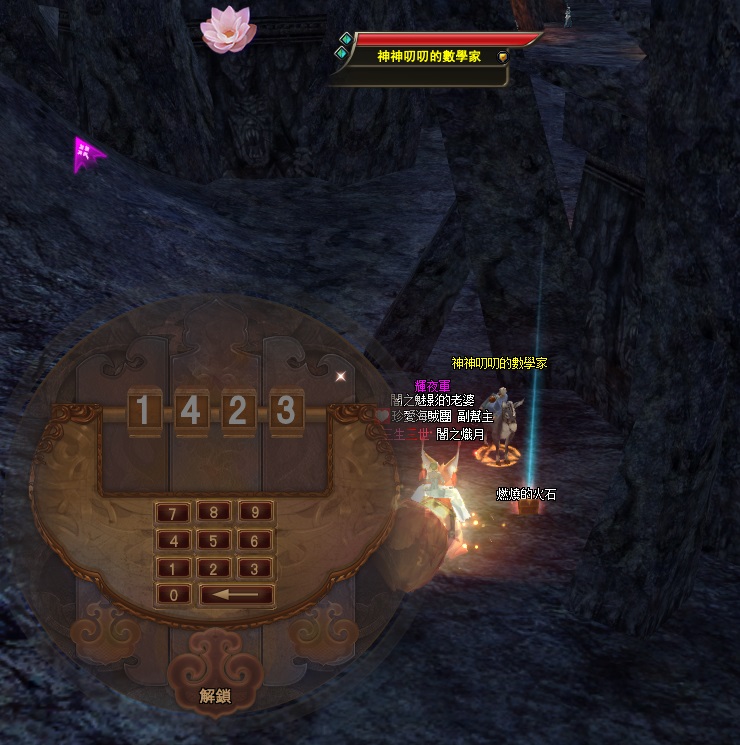Confirm the code with the 解鎖 button
This screenshot has height=745, width=740.
(x=215, y=695)
